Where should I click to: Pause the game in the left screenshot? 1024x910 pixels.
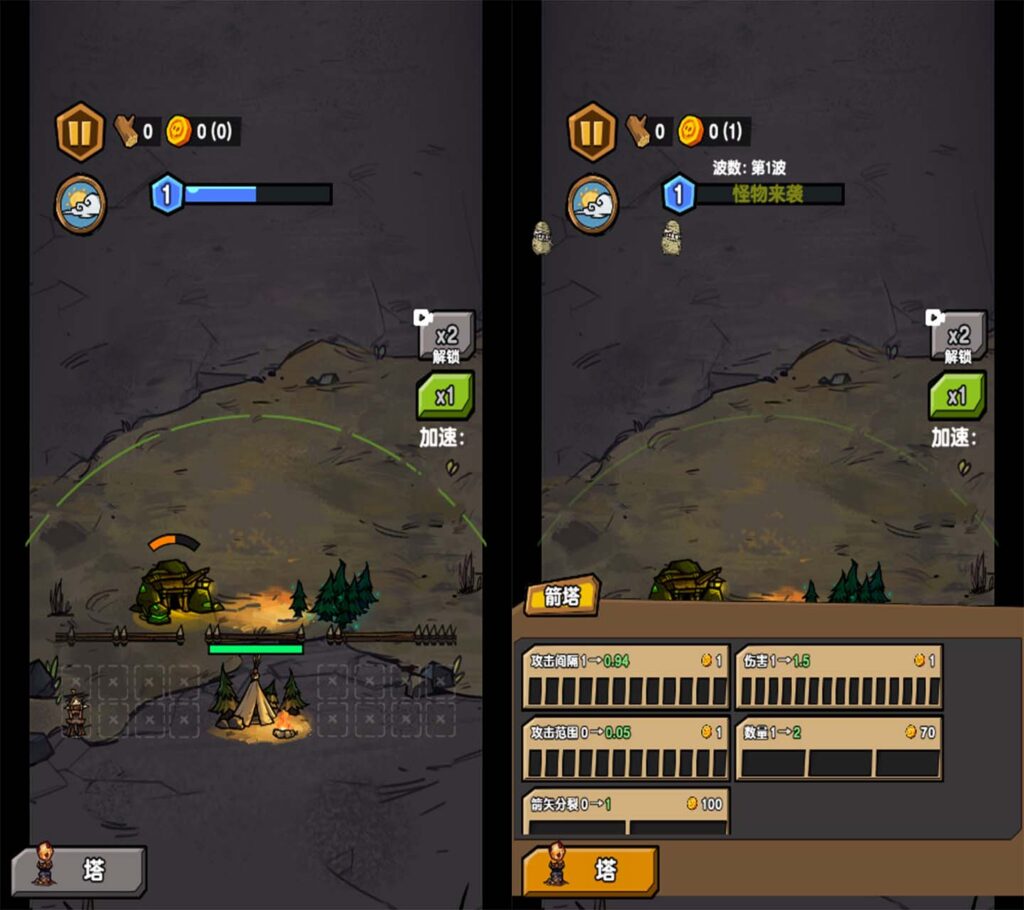[x=80, y=131]
